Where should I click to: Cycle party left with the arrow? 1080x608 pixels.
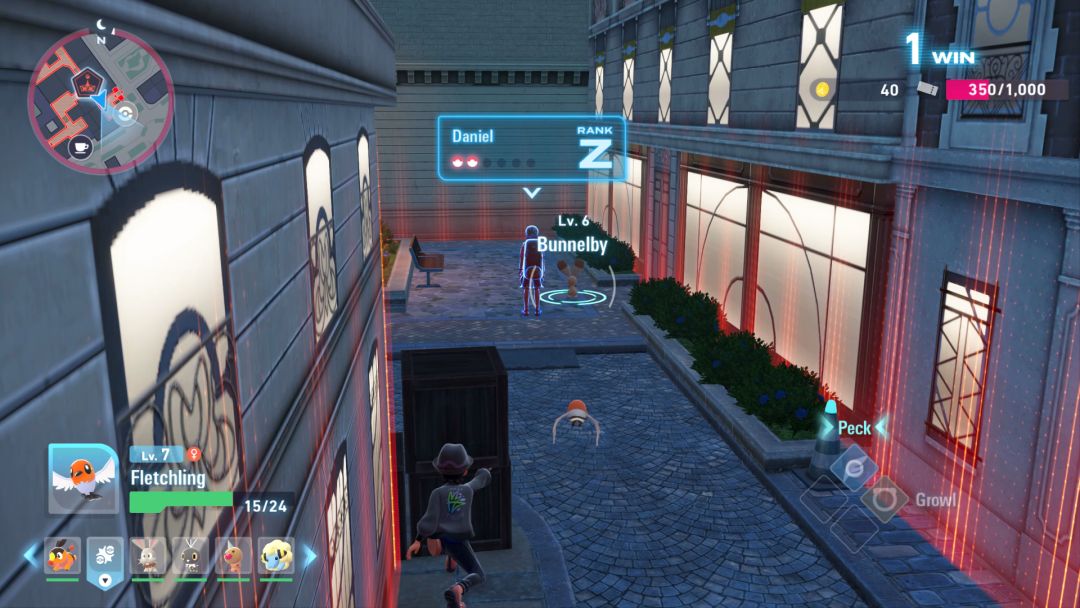click(x=30, y=555)
